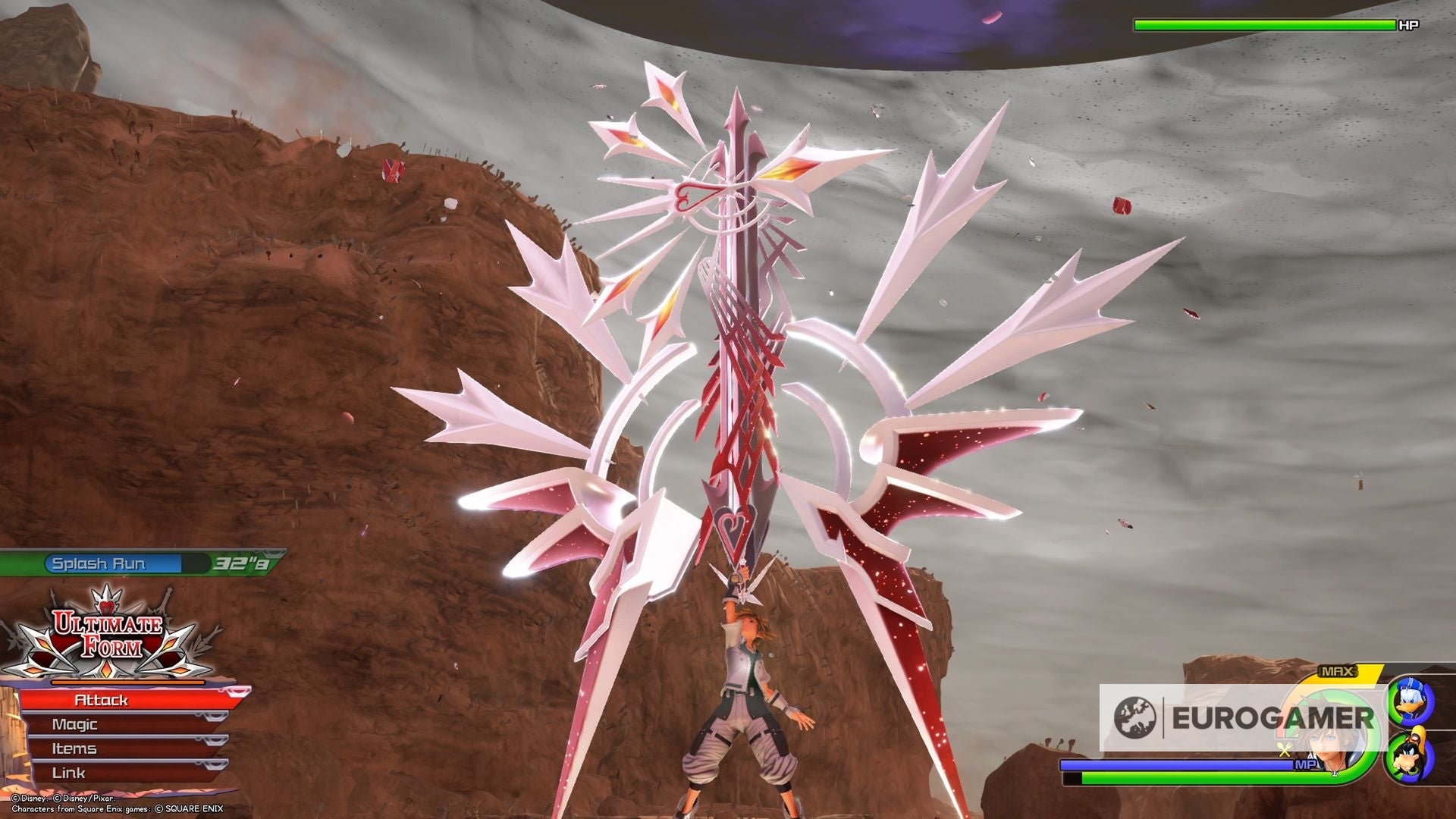Image resolution: width=1456 pixels, height=819 pixels.
Task: Toggle the heart crest above Ultimate Form
Action: click(x=108, y=607)
